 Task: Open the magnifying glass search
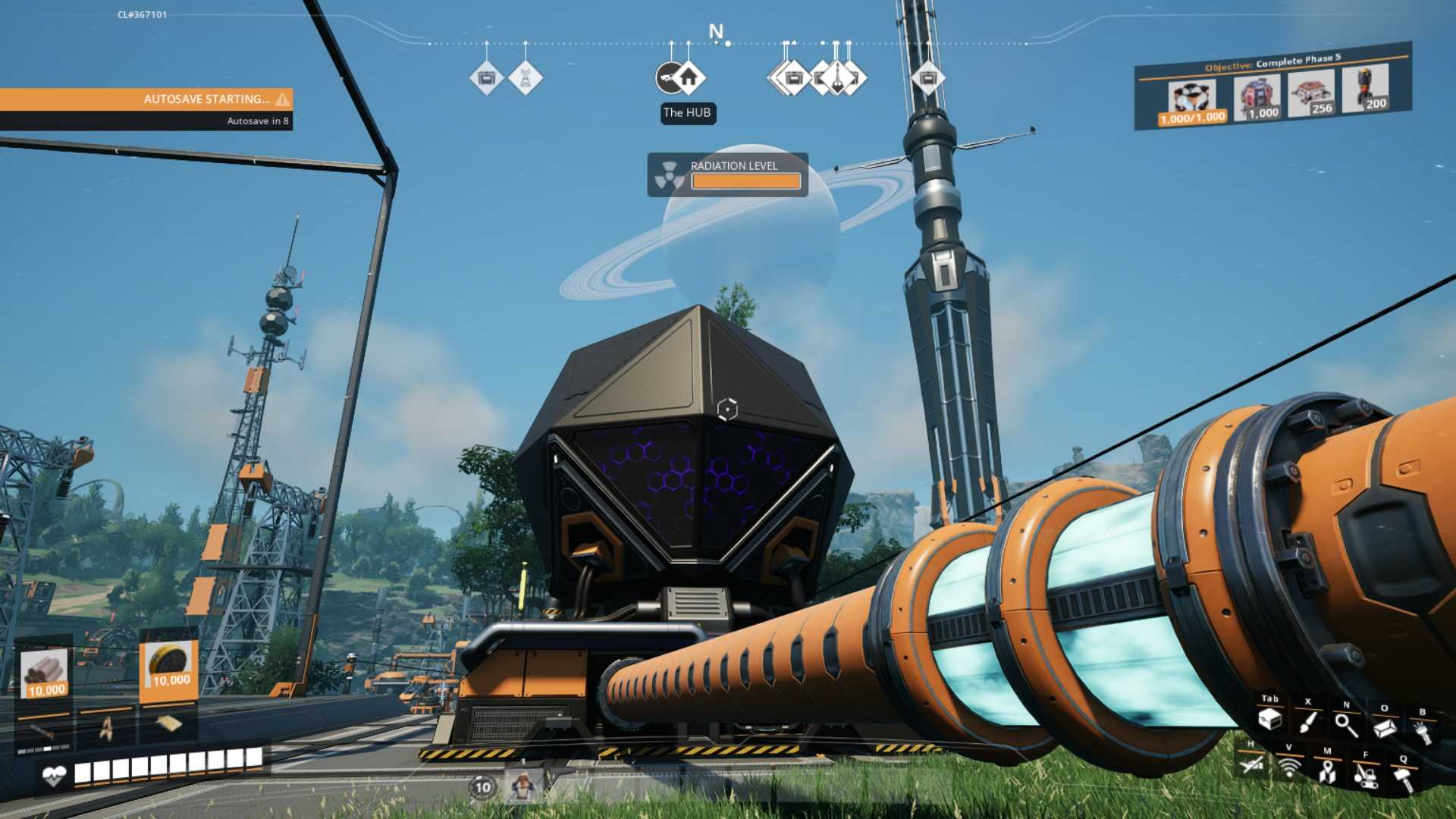[1347, 725]
